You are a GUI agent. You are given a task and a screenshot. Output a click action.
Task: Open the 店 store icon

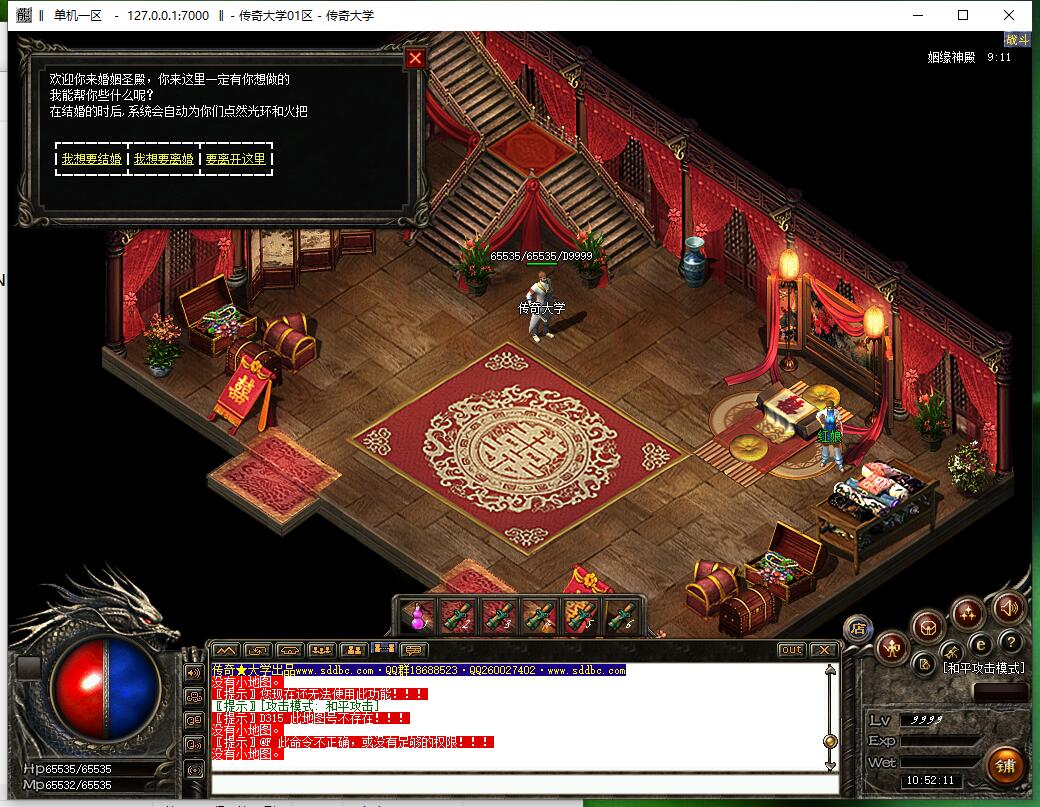tap(858, 628)
